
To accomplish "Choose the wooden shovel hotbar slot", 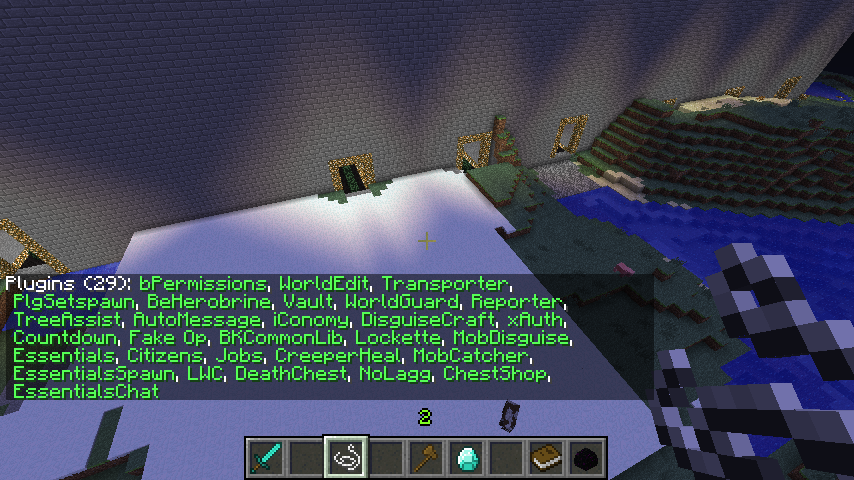I will [427, 457].
